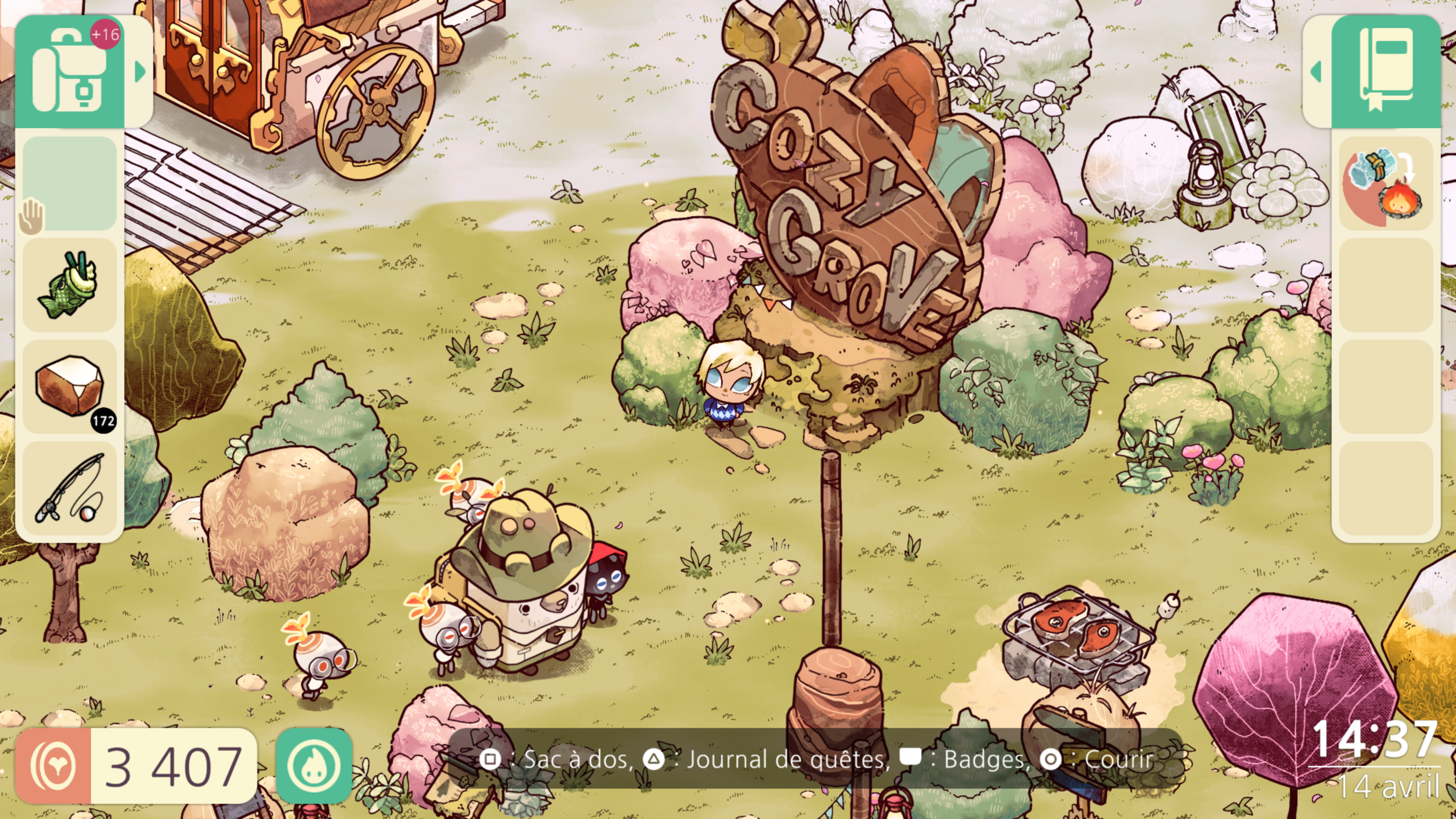Select the empty hand slot

coord(69,183)
